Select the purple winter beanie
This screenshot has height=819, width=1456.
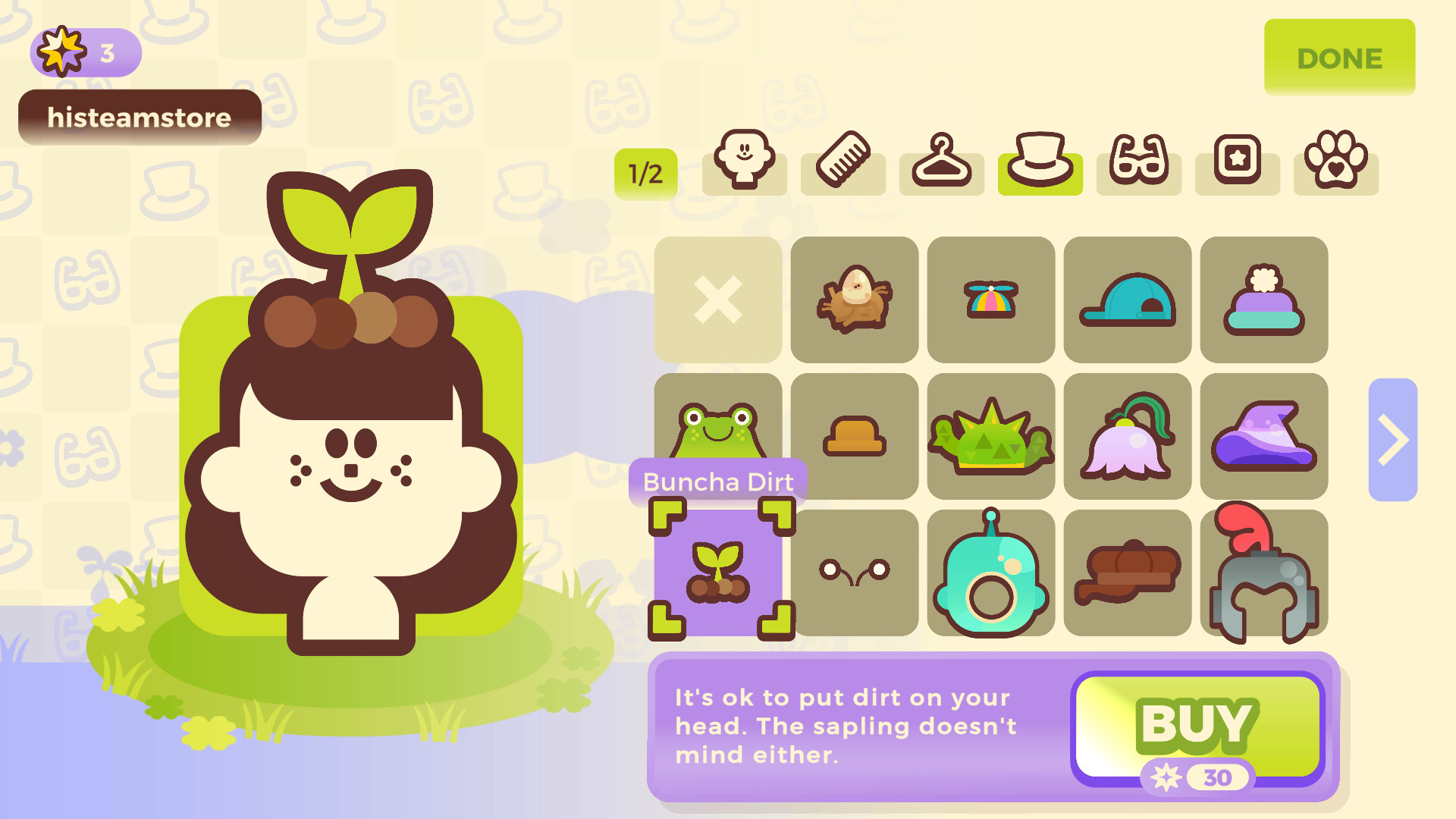click(x=1263, y=299)
